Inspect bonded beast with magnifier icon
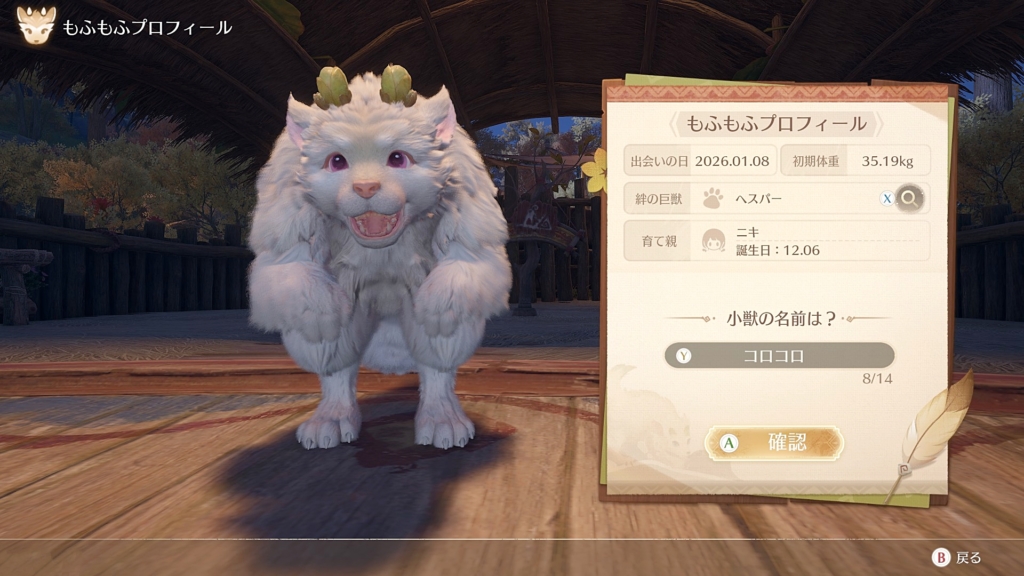This screenshot has width=1024, height=576. point(909,198)
